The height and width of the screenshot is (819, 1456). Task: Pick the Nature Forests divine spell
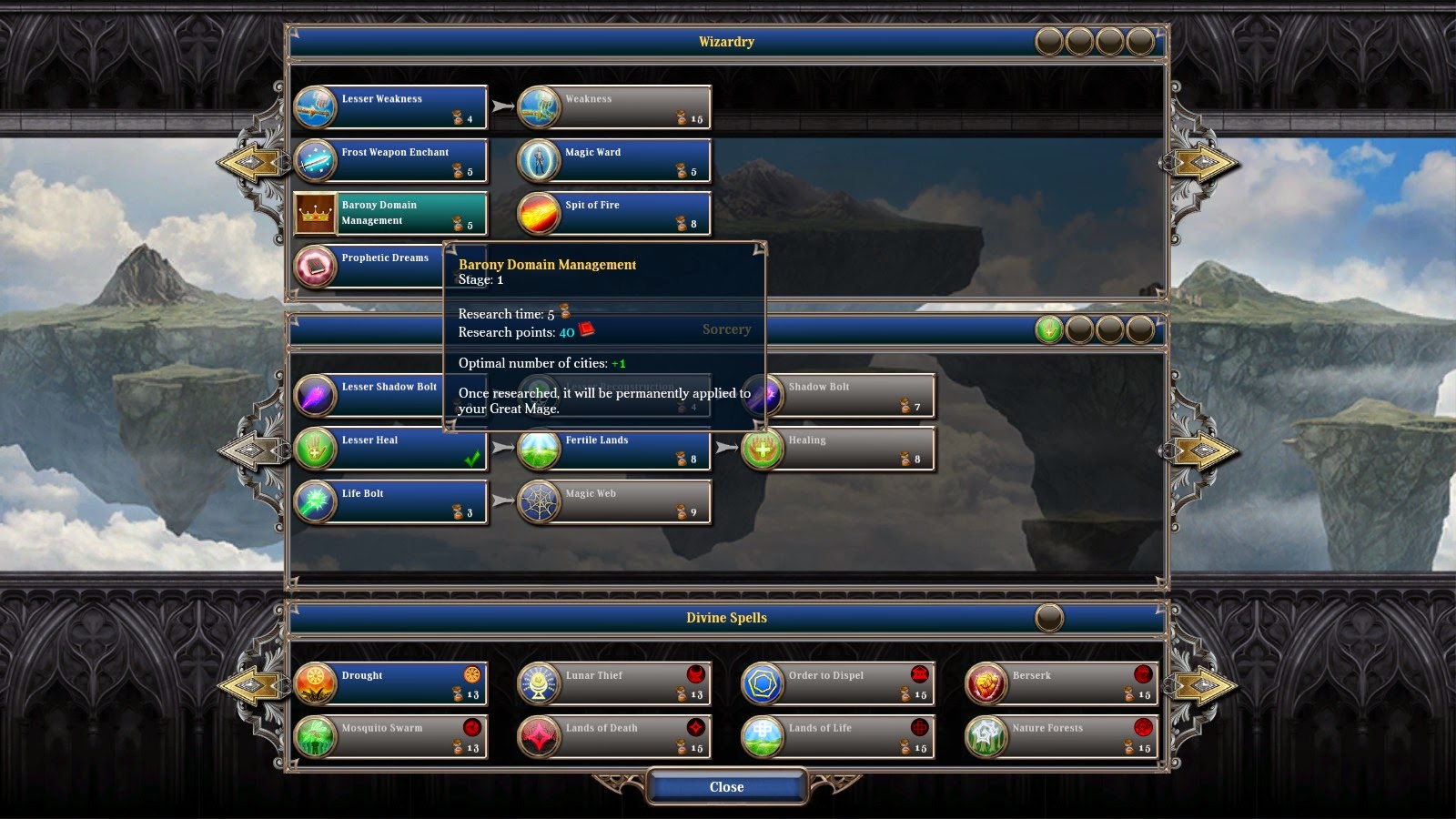pyautogui.click(x=1061, y=736)
